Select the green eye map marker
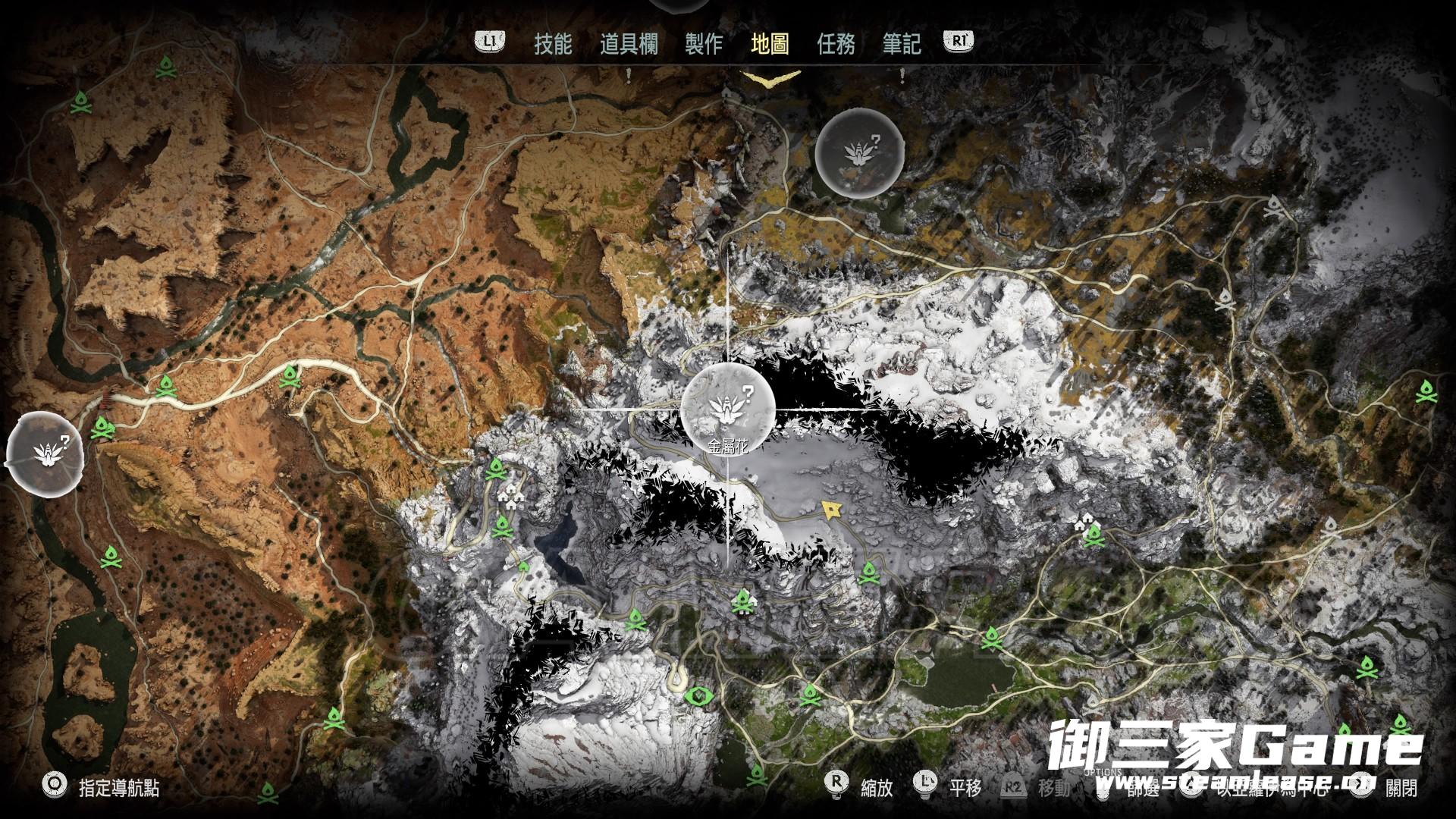Screen dimensions: 1456x819 [x=695, y=695]
